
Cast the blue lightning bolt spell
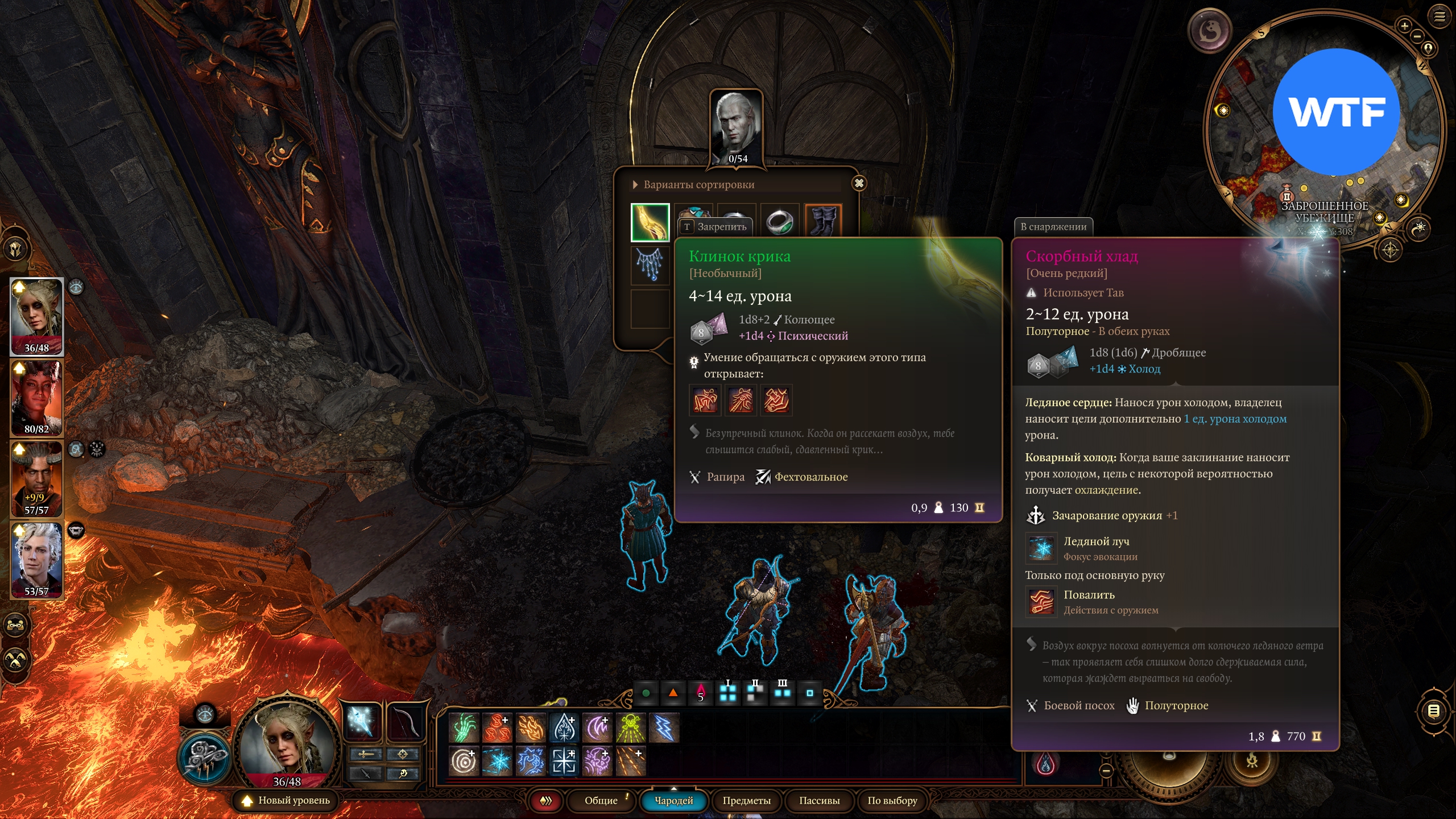click(x=664, y=728)
